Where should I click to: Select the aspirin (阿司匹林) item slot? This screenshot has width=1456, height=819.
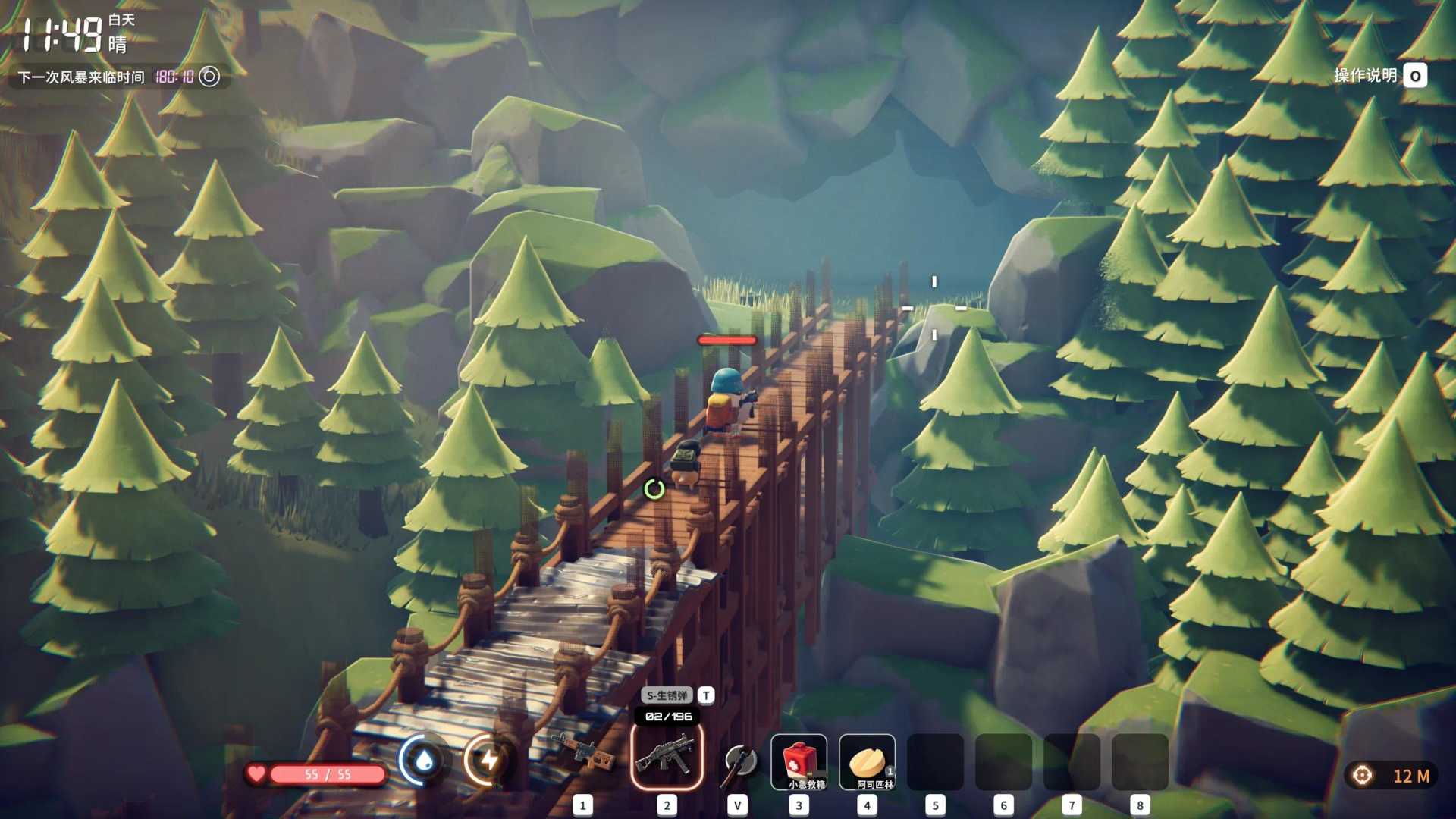[x=867, y=761]
